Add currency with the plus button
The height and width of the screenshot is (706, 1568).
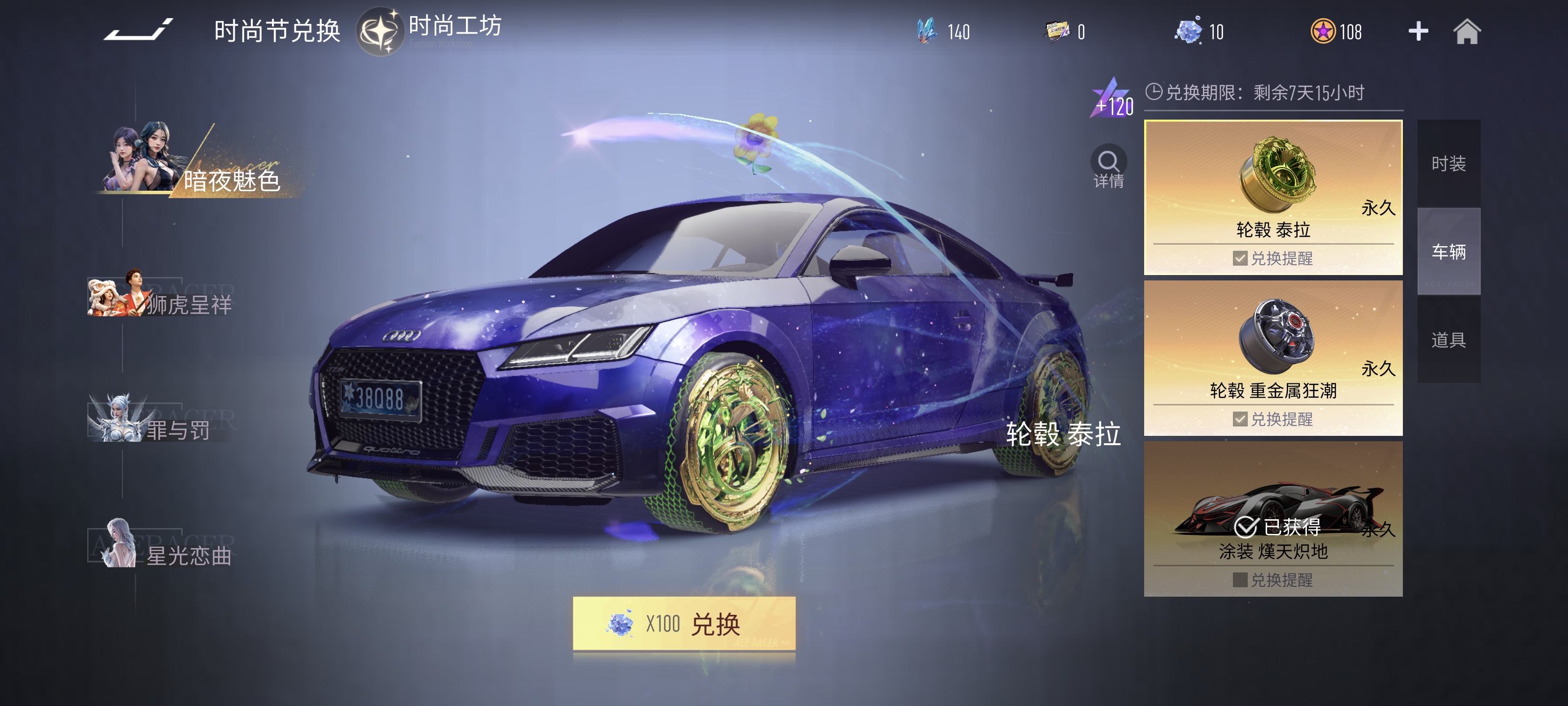1418,32
